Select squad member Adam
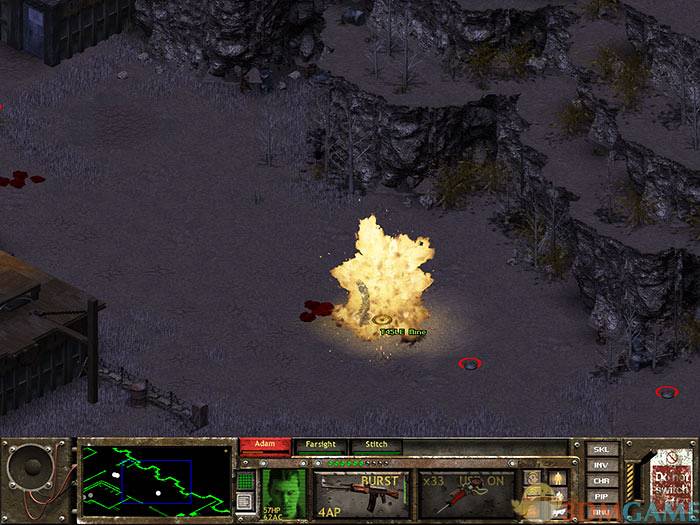The width and height of the screenshot is (700, 525). 264,447
